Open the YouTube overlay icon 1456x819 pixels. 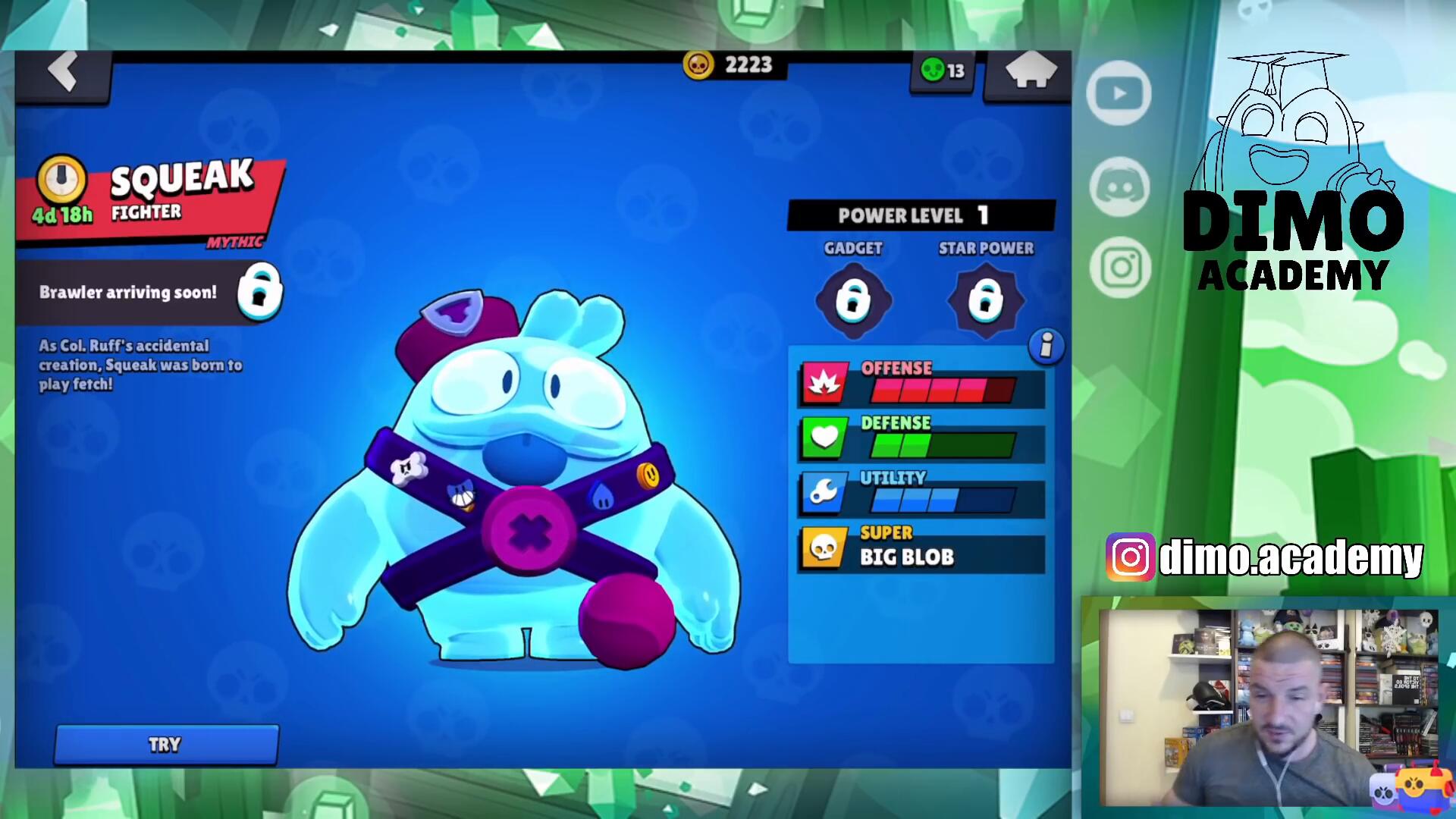(x=1119, y=94)
